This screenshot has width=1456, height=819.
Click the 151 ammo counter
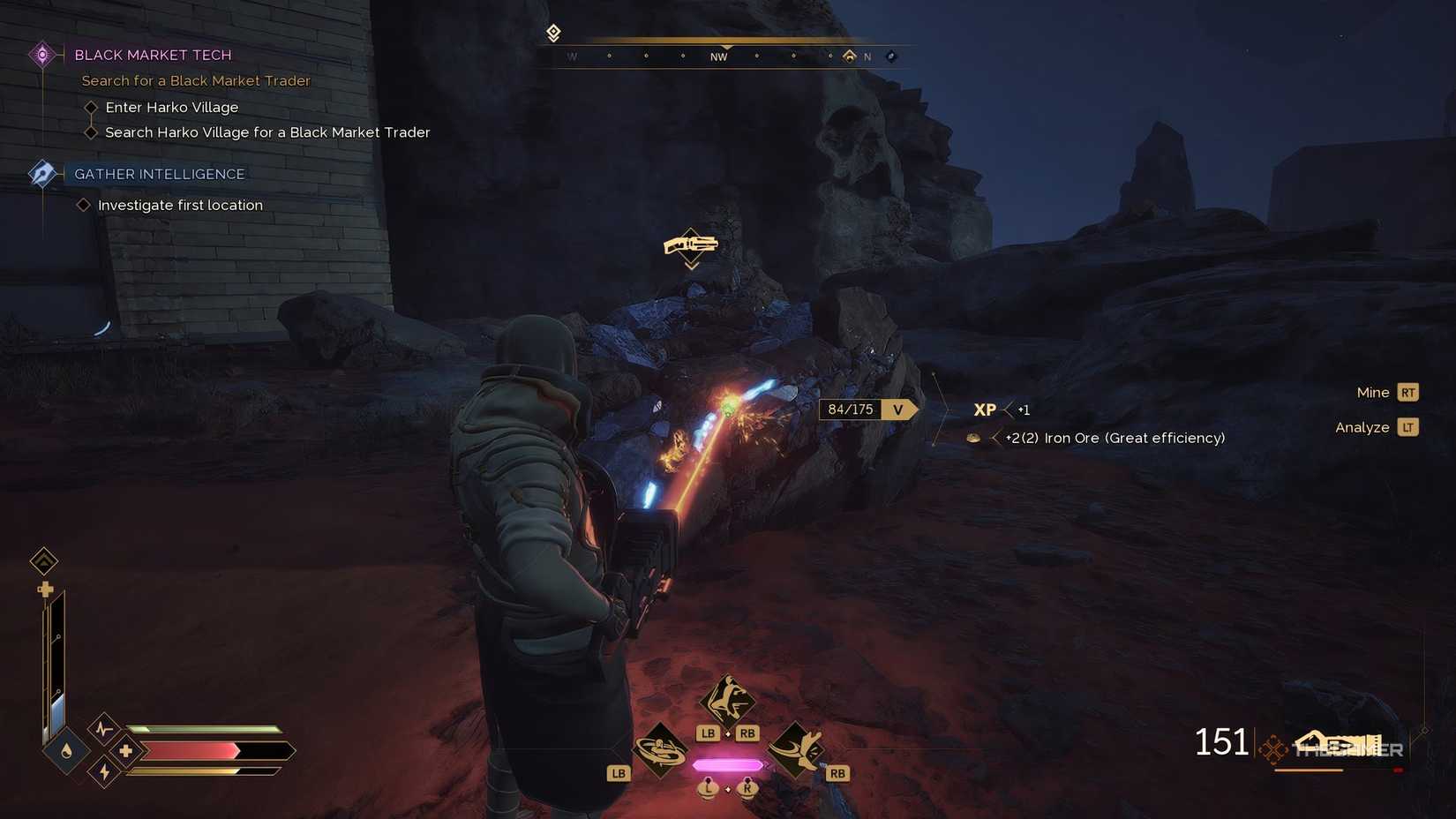1222,742
